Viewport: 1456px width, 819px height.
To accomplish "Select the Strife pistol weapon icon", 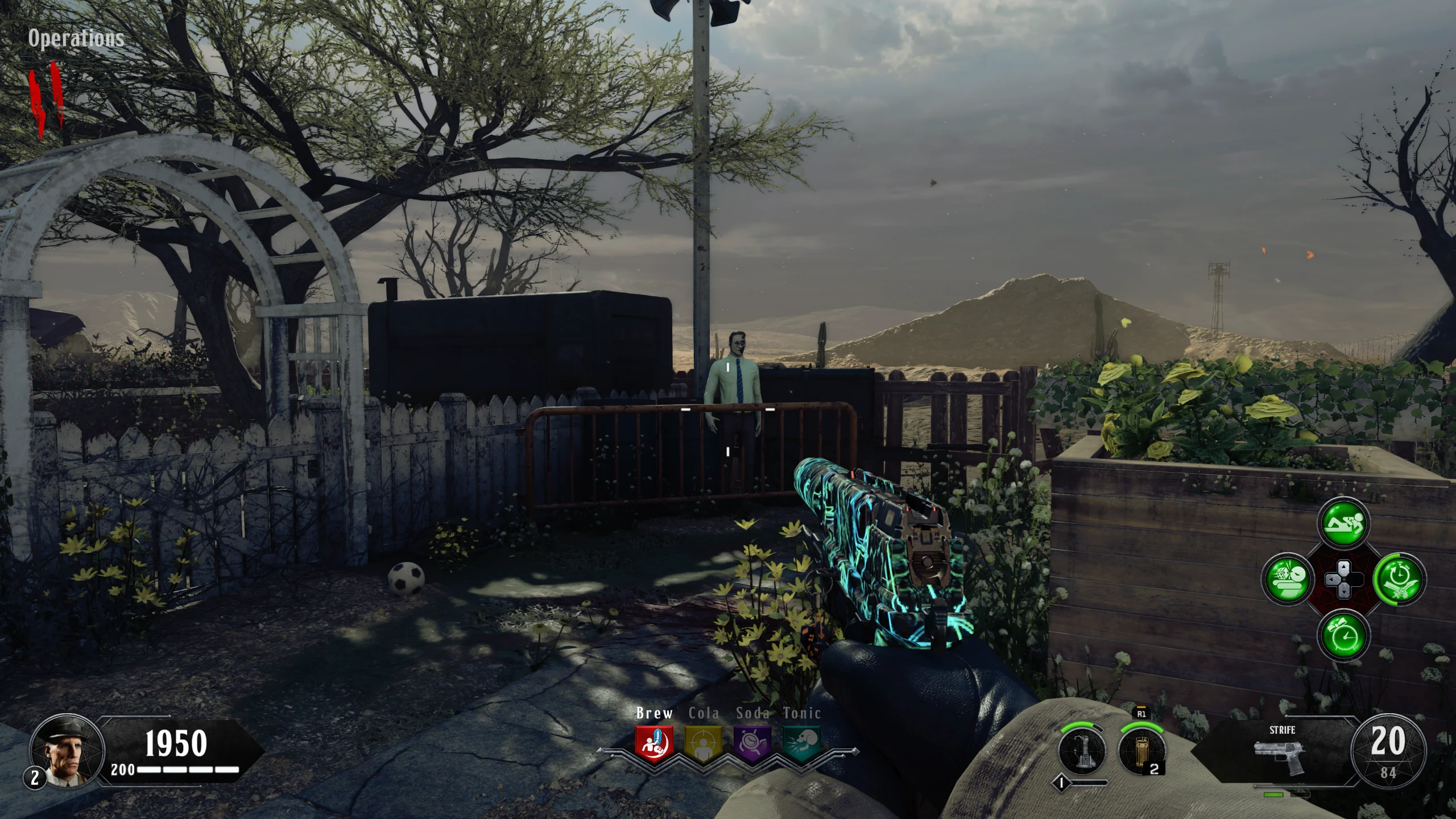I will point(1280,756).
